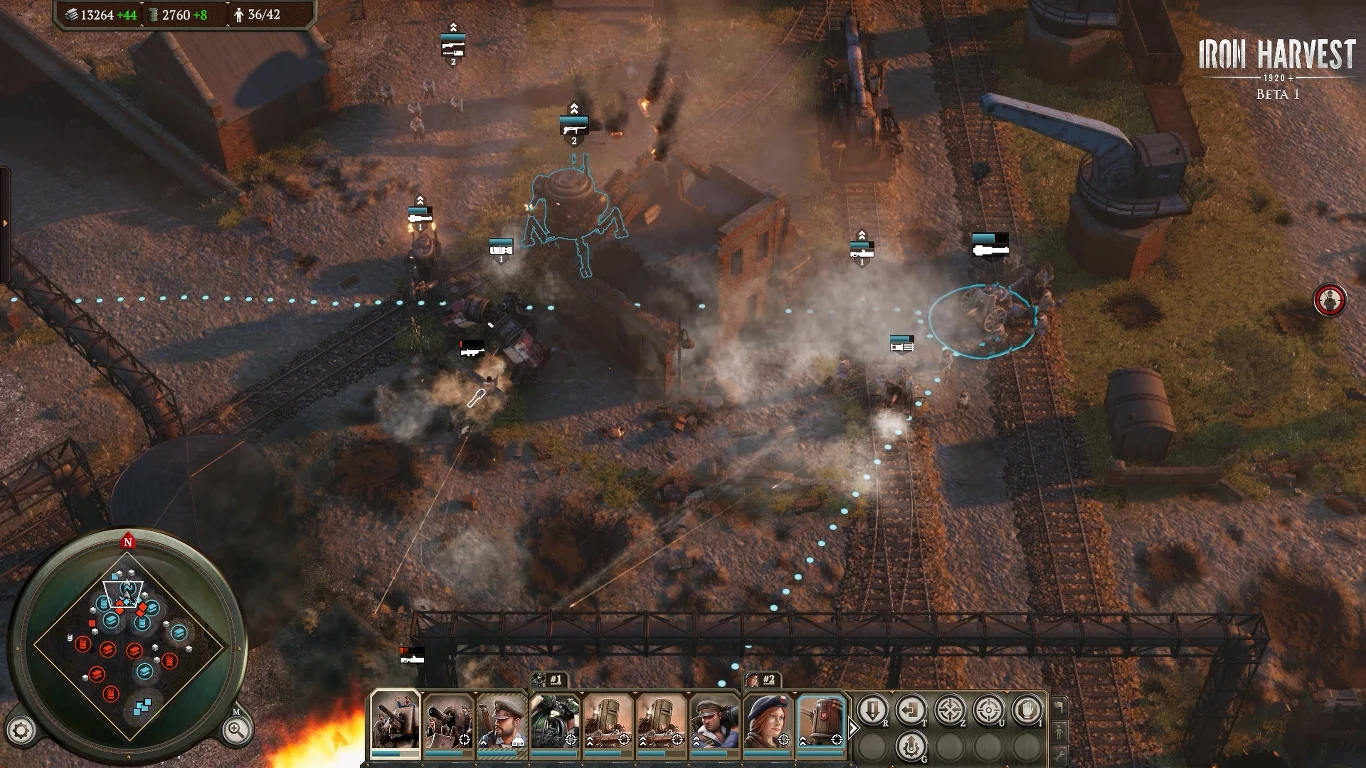Open minimap settings via the gear icon
The height and width of the screenshot is (768, 1366).
[x=20, y=730]
